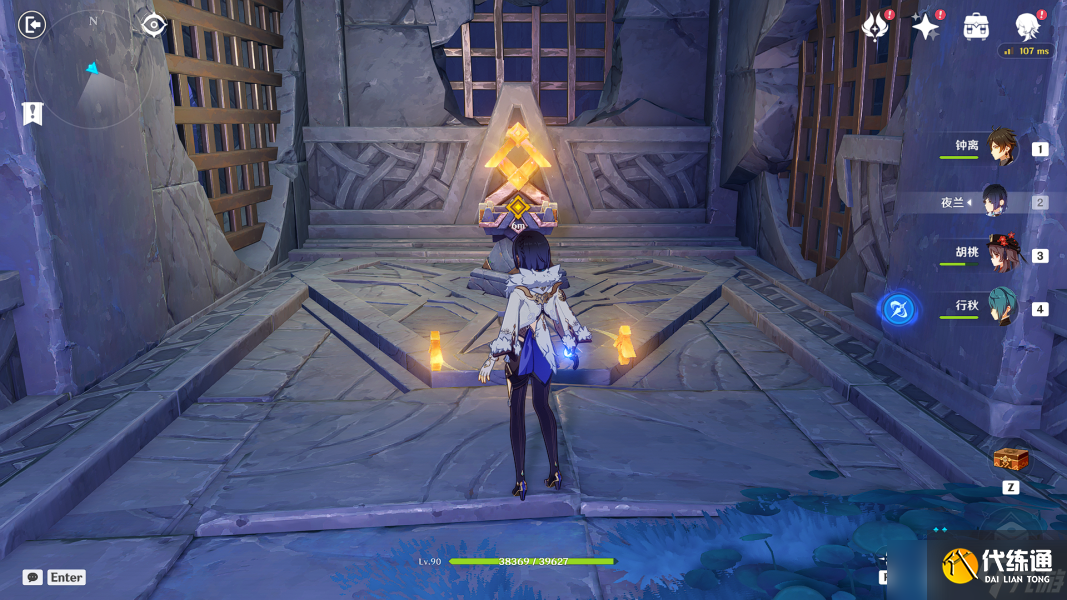Leave the domain with the exit icon
This screenshot has width=1067, height=600.
click(x=32, y=24)
